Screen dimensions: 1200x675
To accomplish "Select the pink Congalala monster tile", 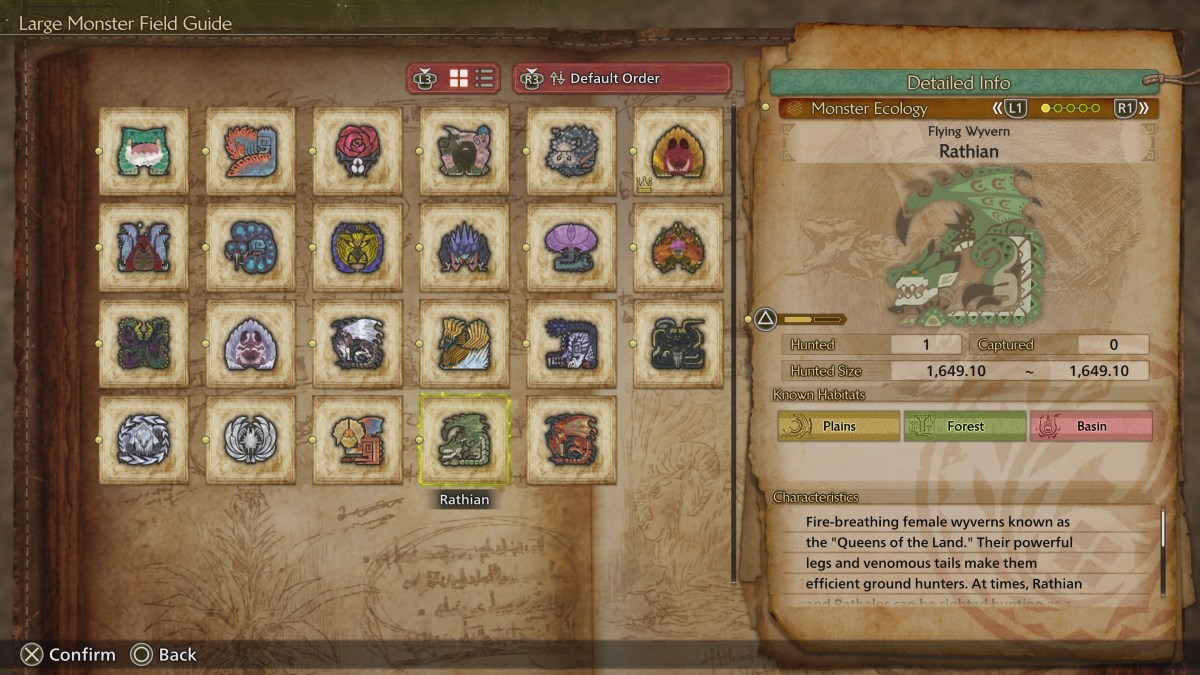I will coord(465,151).
